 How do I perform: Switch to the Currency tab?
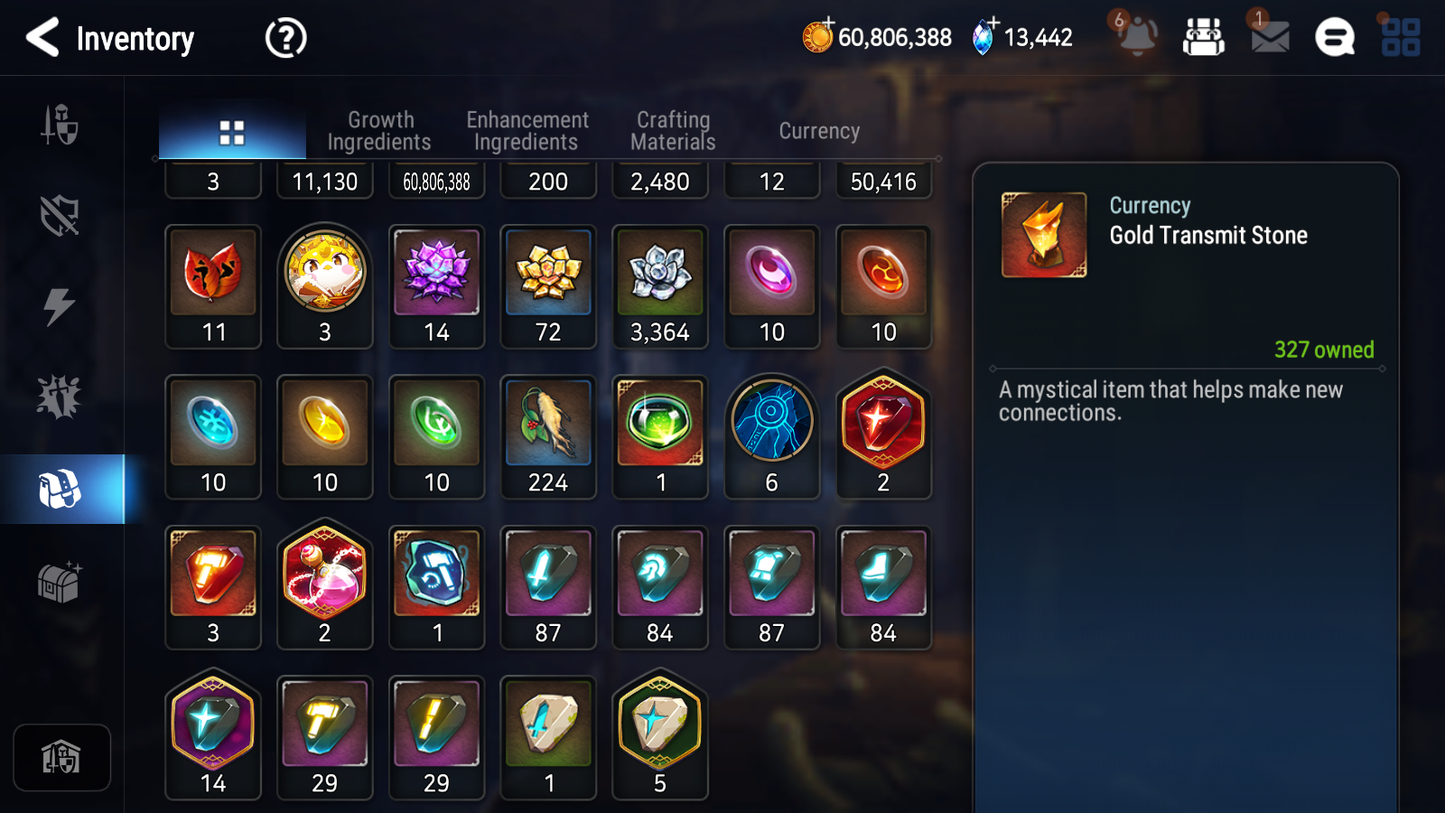pyautogui.click(x=818, y=131)
